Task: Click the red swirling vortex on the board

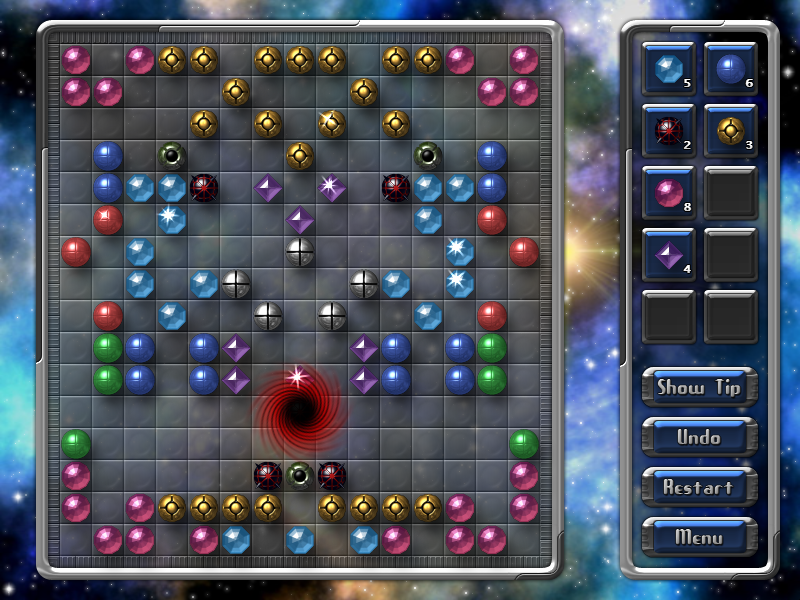Action: point(299,410)
